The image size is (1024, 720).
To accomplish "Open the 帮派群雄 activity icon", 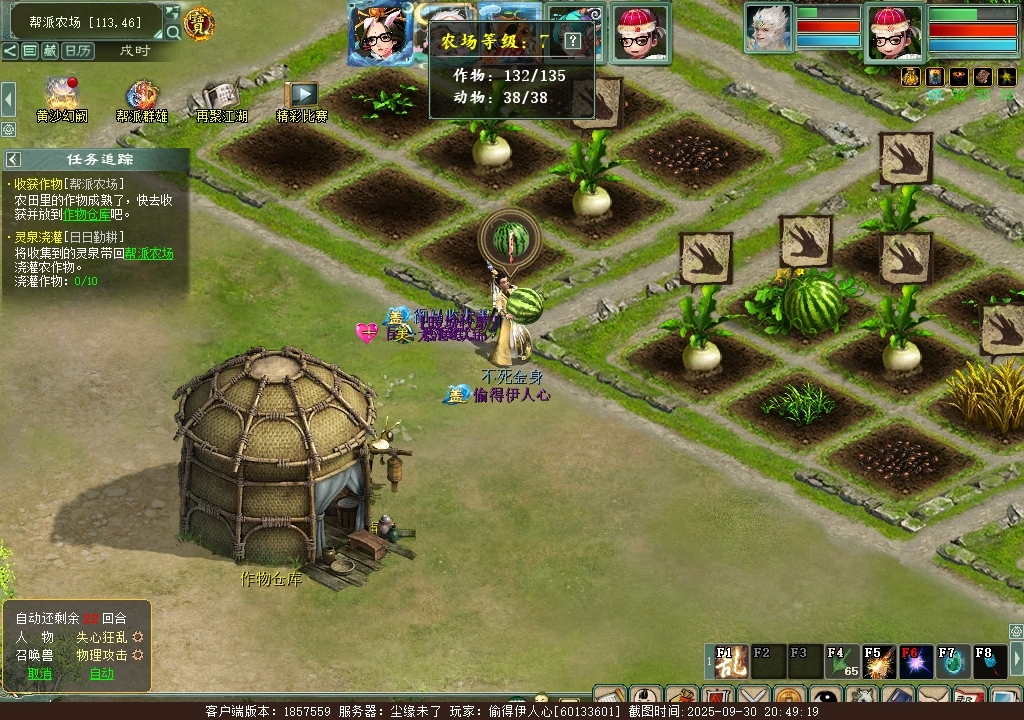I will click(141, 98).
